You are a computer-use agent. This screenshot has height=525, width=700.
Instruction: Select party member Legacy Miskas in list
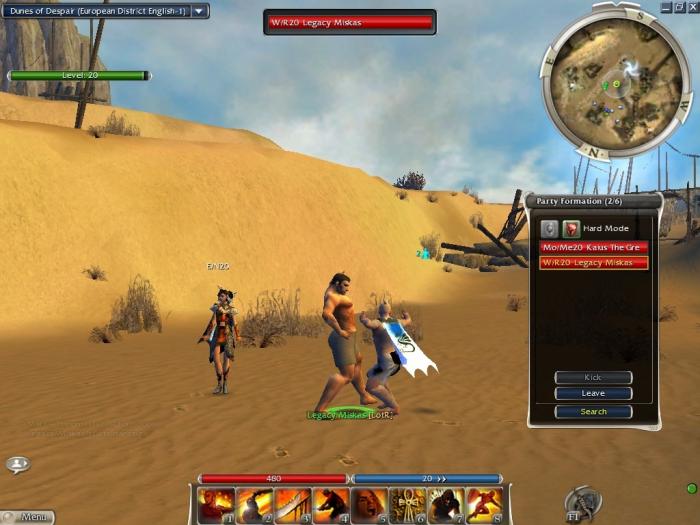(x=593, y=263)
